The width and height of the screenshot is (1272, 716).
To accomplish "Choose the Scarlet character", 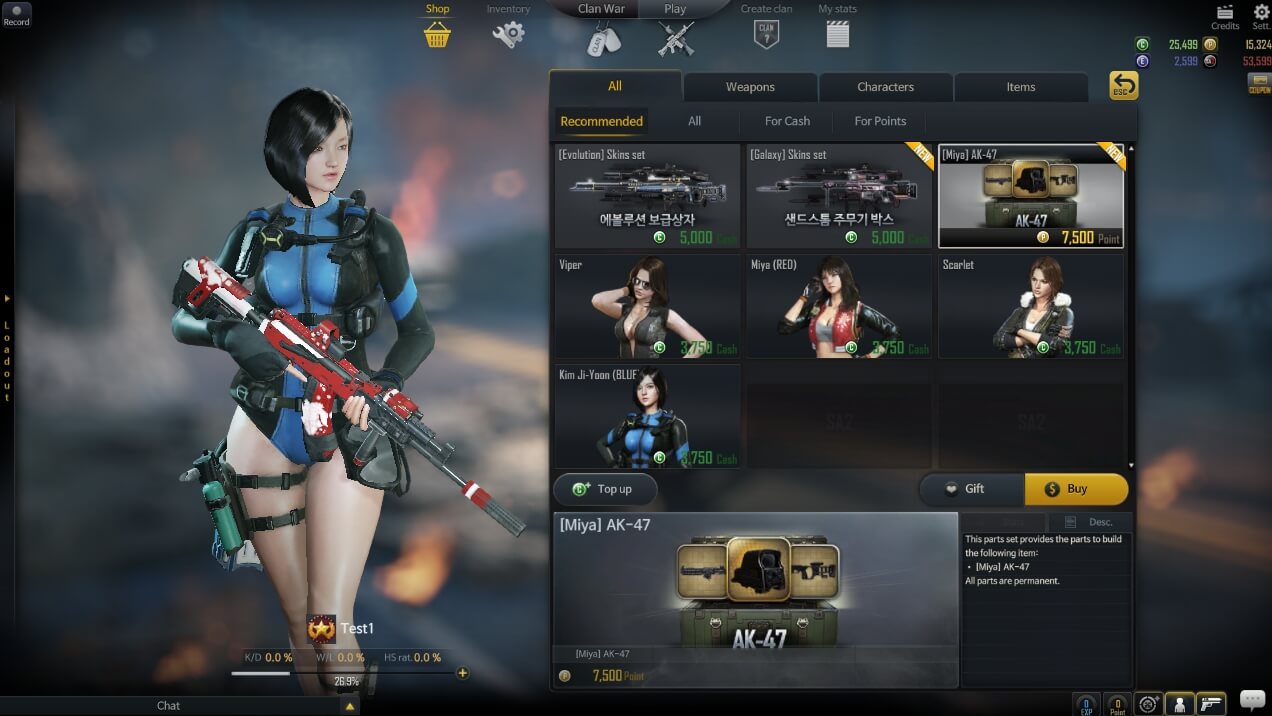I will click(x=1030, y=306).
